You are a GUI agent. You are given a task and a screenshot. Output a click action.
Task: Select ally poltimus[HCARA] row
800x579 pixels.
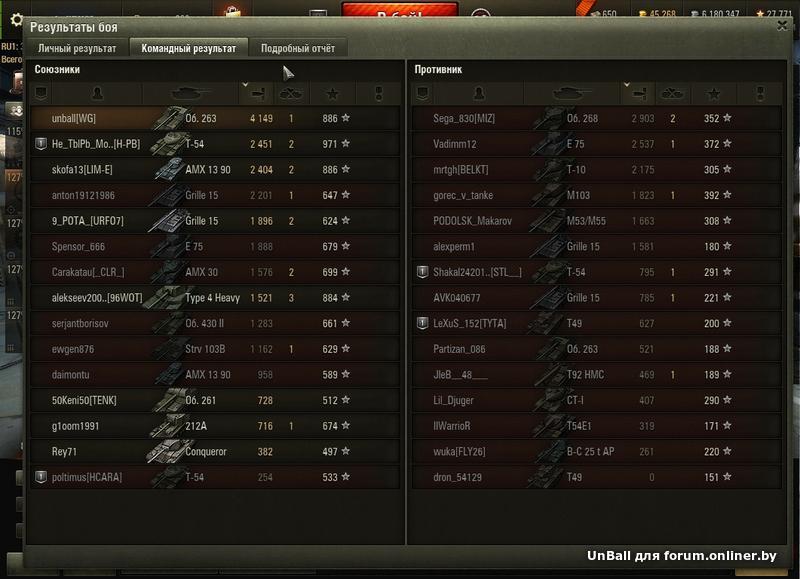215,478
